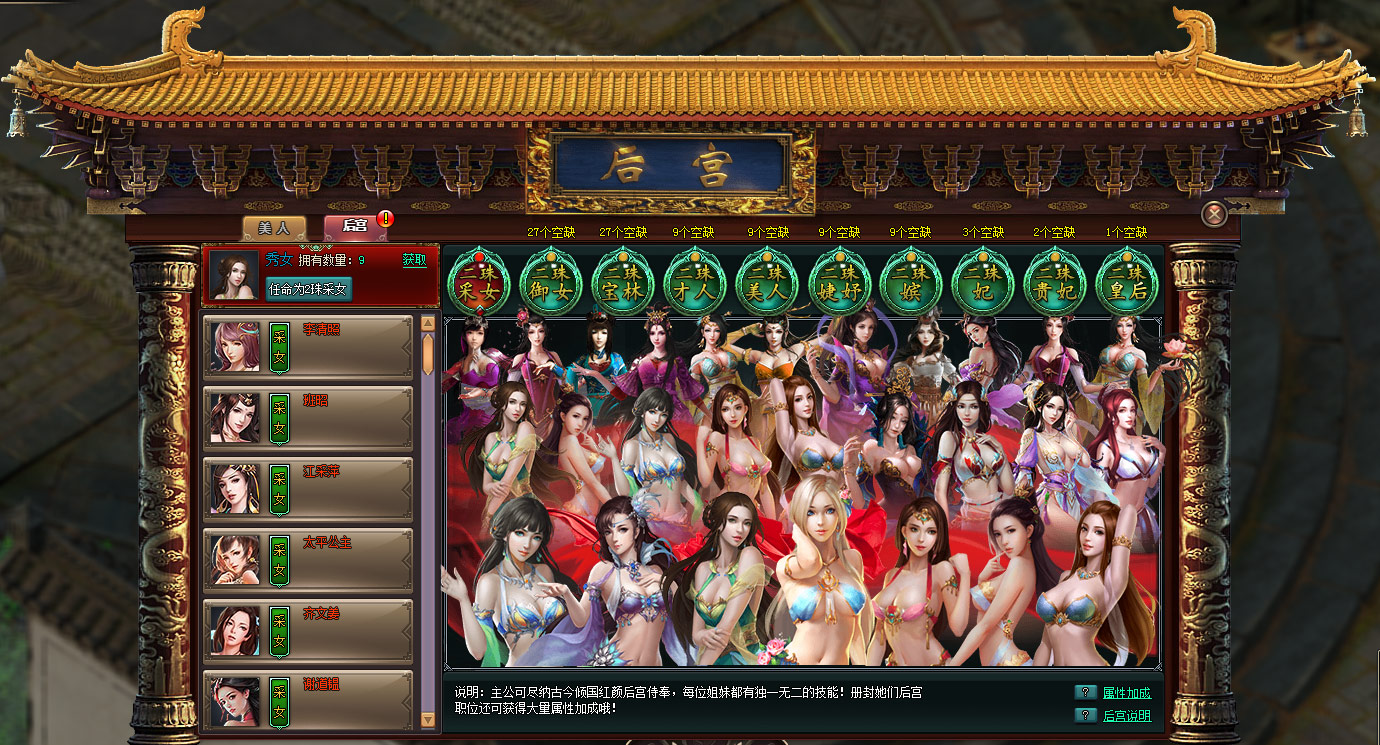Open the 二珠嫔 rank medallion
This screenshot has width=1380, height=745.
tap(910, 283)
